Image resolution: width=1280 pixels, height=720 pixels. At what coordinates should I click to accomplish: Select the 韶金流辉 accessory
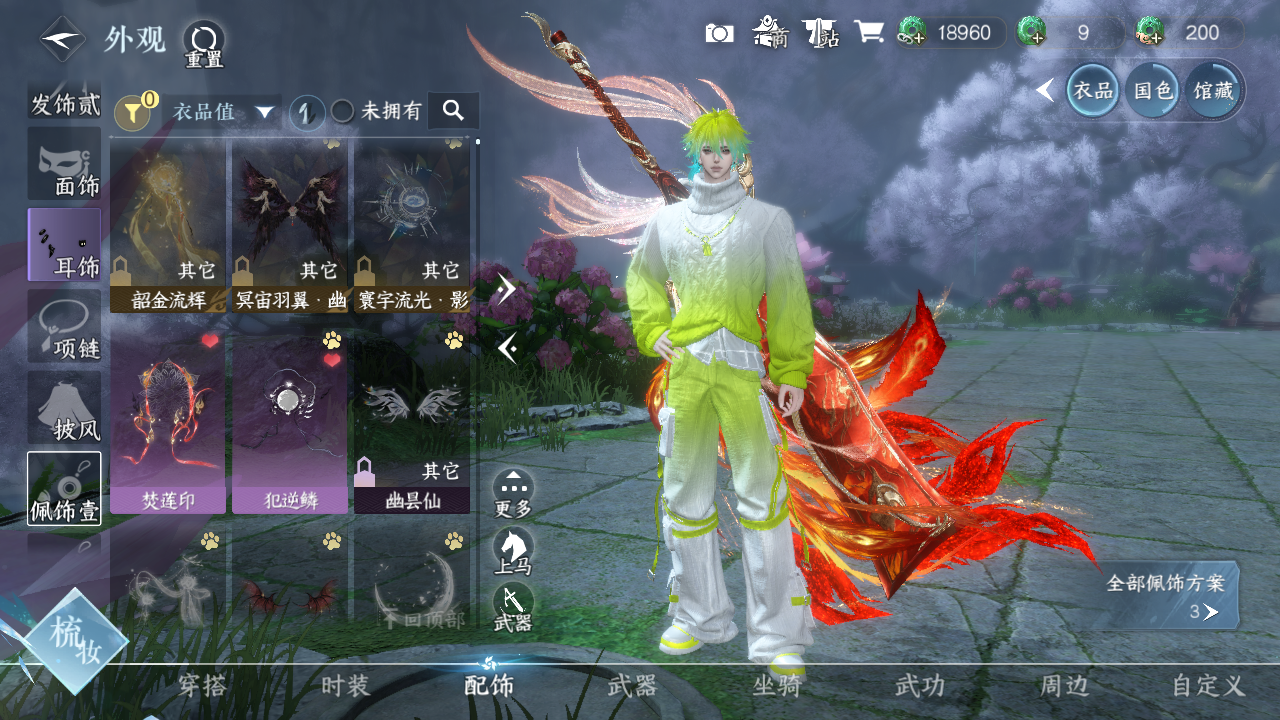pyautogui.click(x=168, y=226)
